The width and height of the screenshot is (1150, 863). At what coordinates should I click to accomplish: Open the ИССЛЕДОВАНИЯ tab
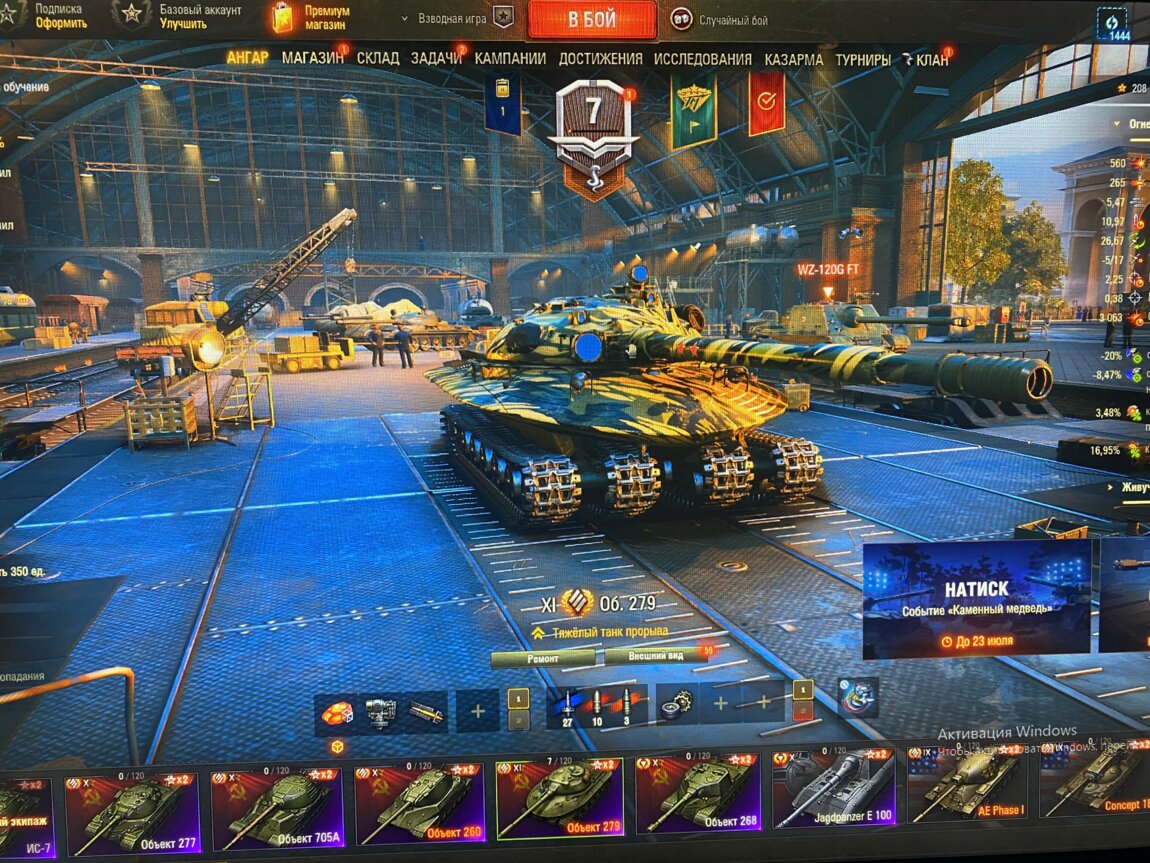click(702, 59)
